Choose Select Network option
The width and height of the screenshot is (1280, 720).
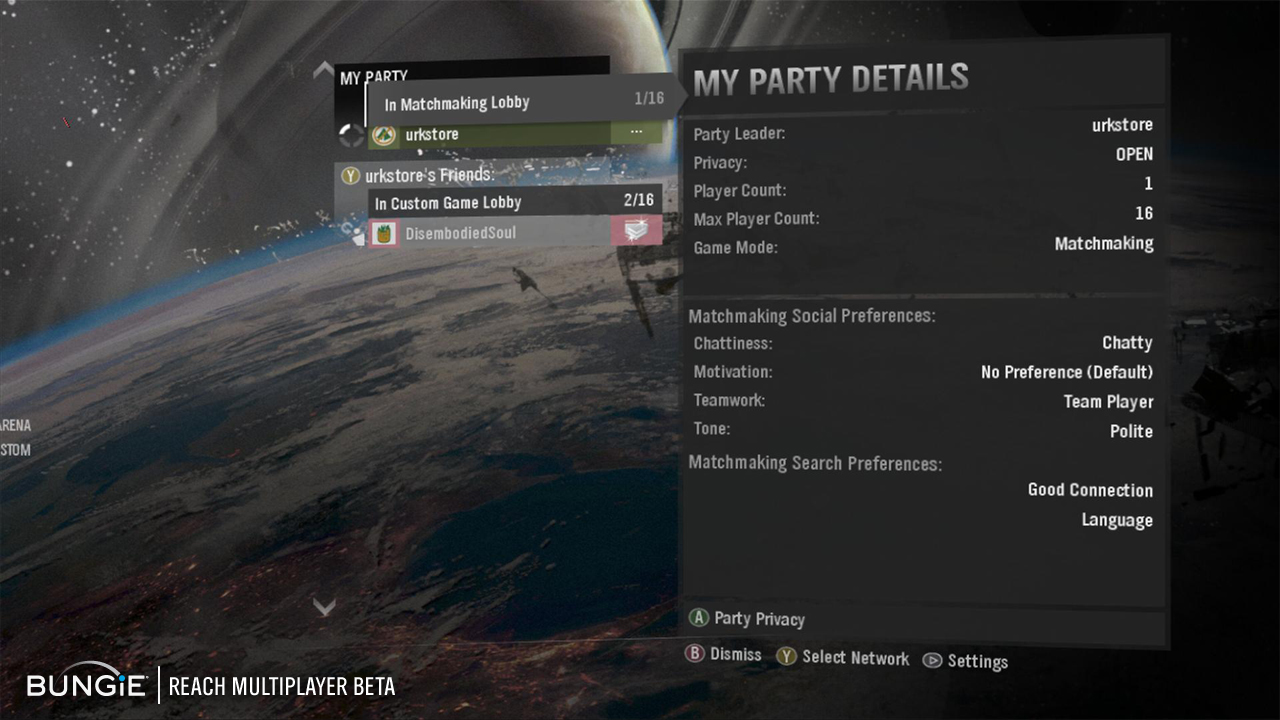[x=843, y=657]
